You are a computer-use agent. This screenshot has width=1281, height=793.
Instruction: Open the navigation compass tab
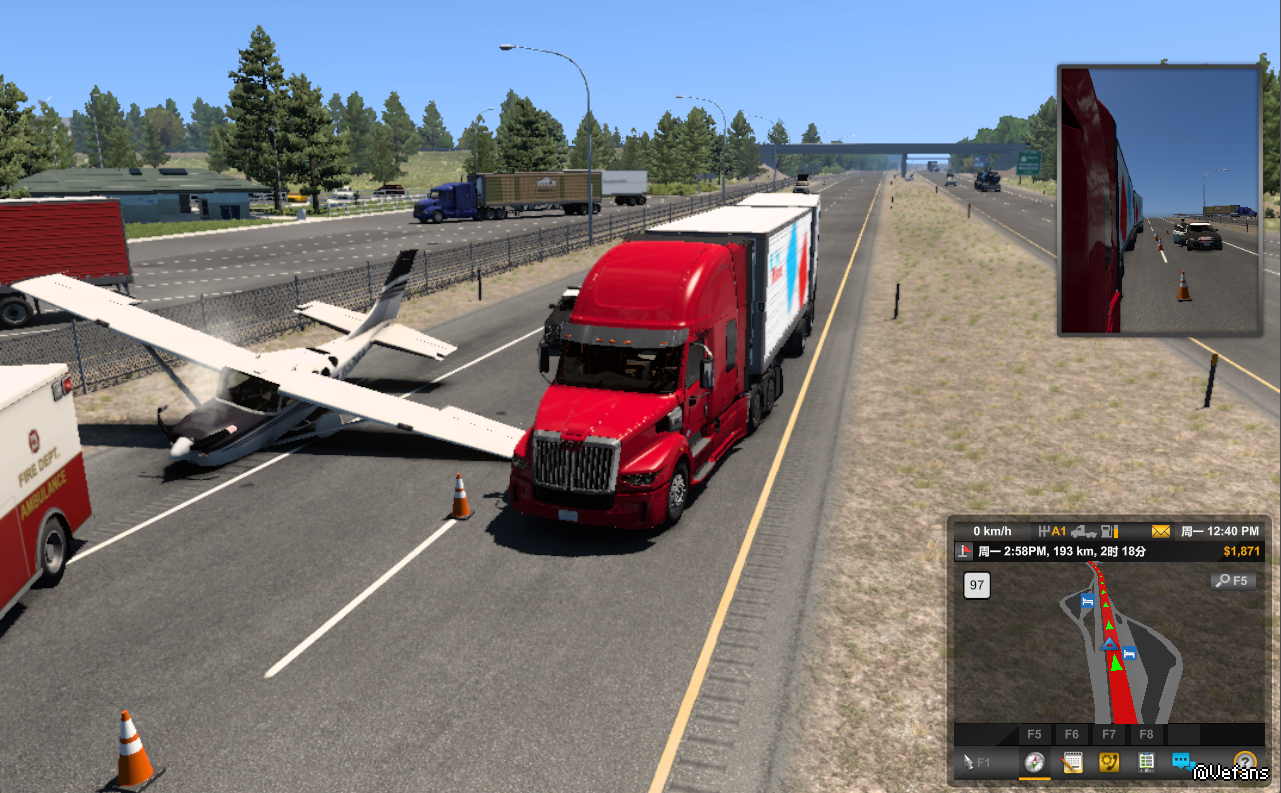pyautogui.click(x=1035, y=762)
